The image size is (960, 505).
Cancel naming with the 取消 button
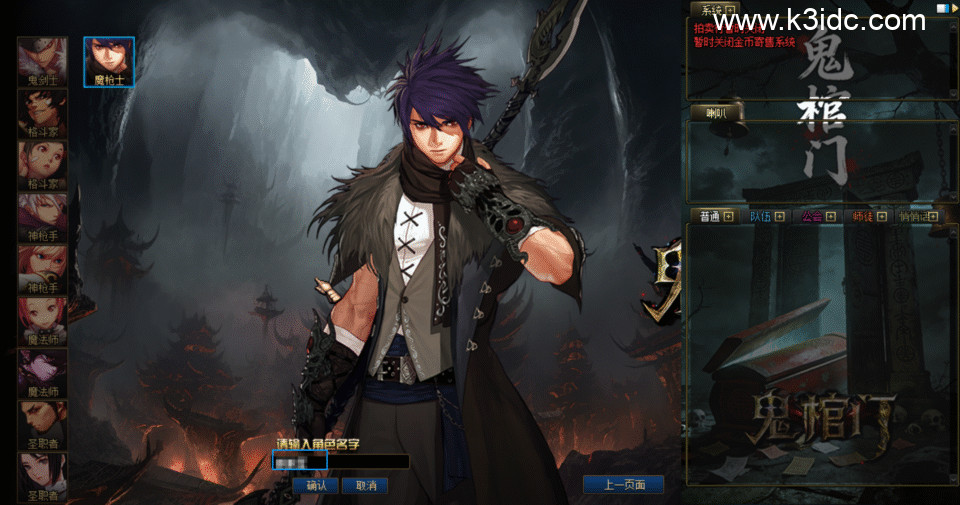pos(365,485)
